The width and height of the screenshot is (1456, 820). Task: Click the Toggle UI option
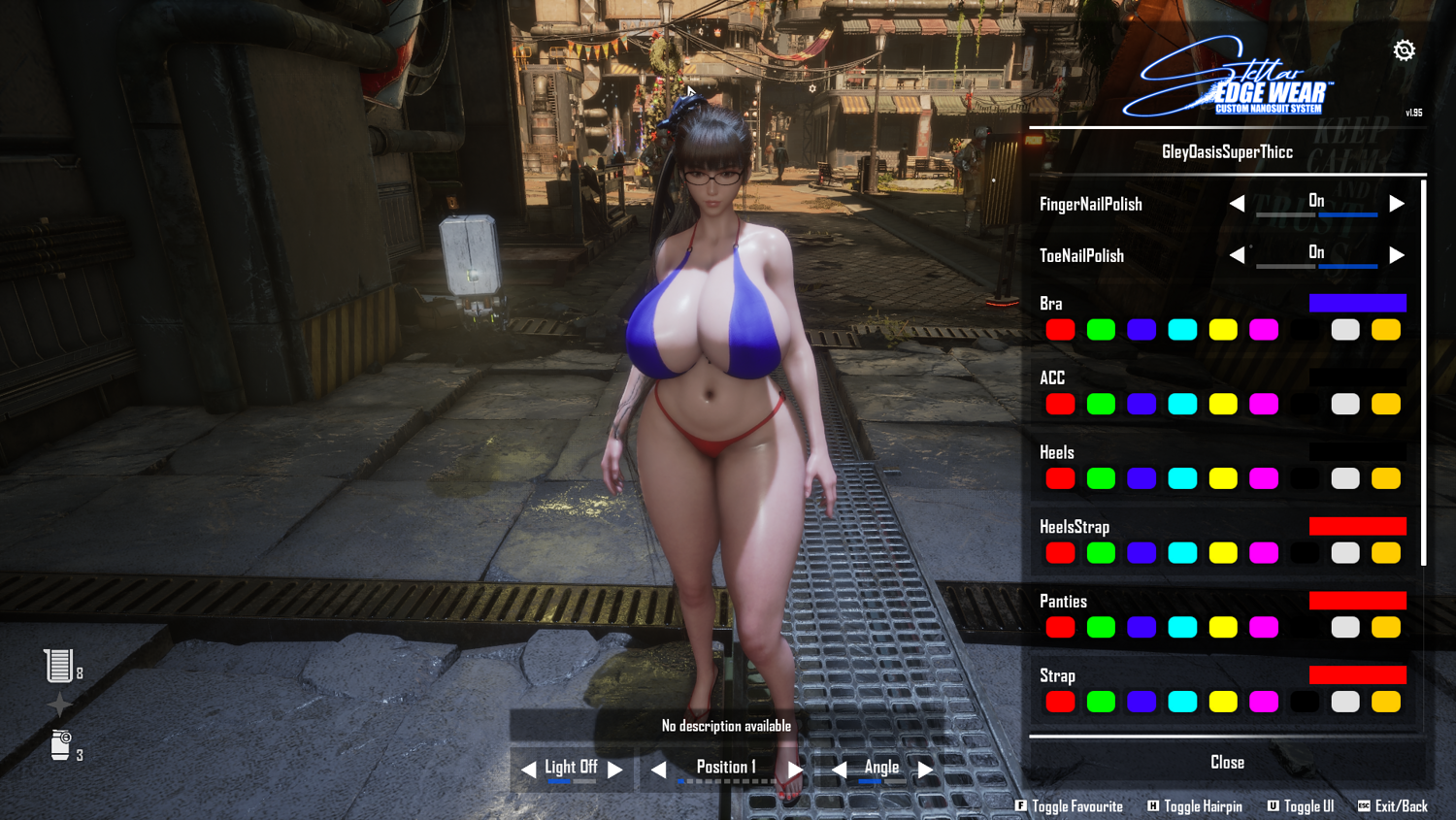tap(1301, 806)
